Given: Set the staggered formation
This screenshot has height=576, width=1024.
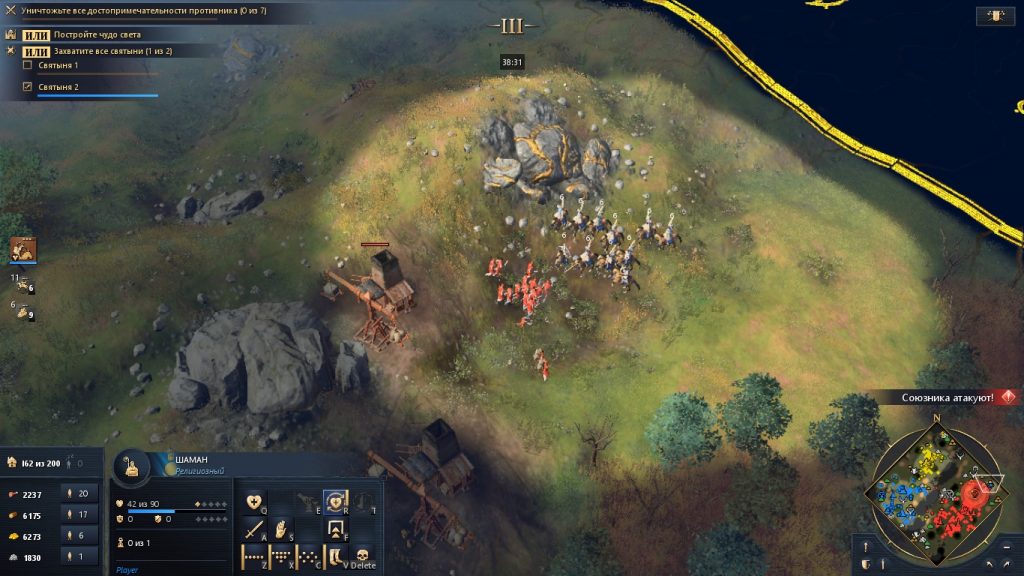Looking at the screenshot, I should point(310,557).
